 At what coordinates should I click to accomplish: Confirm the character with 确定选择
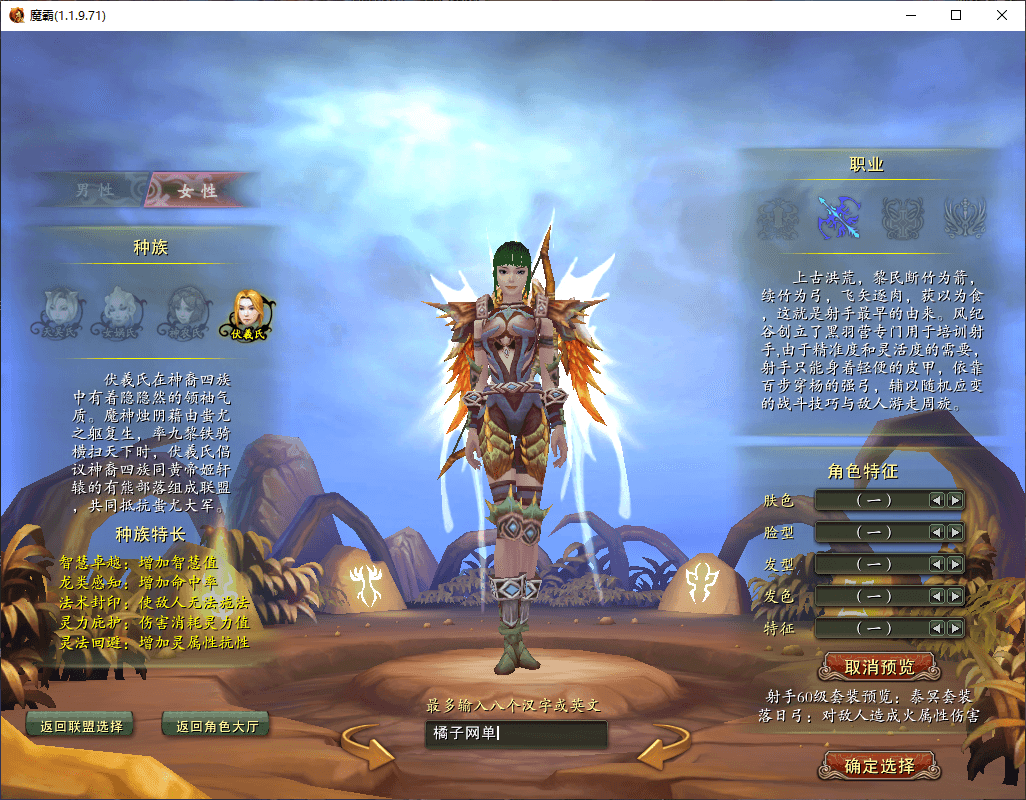[879, 766]
